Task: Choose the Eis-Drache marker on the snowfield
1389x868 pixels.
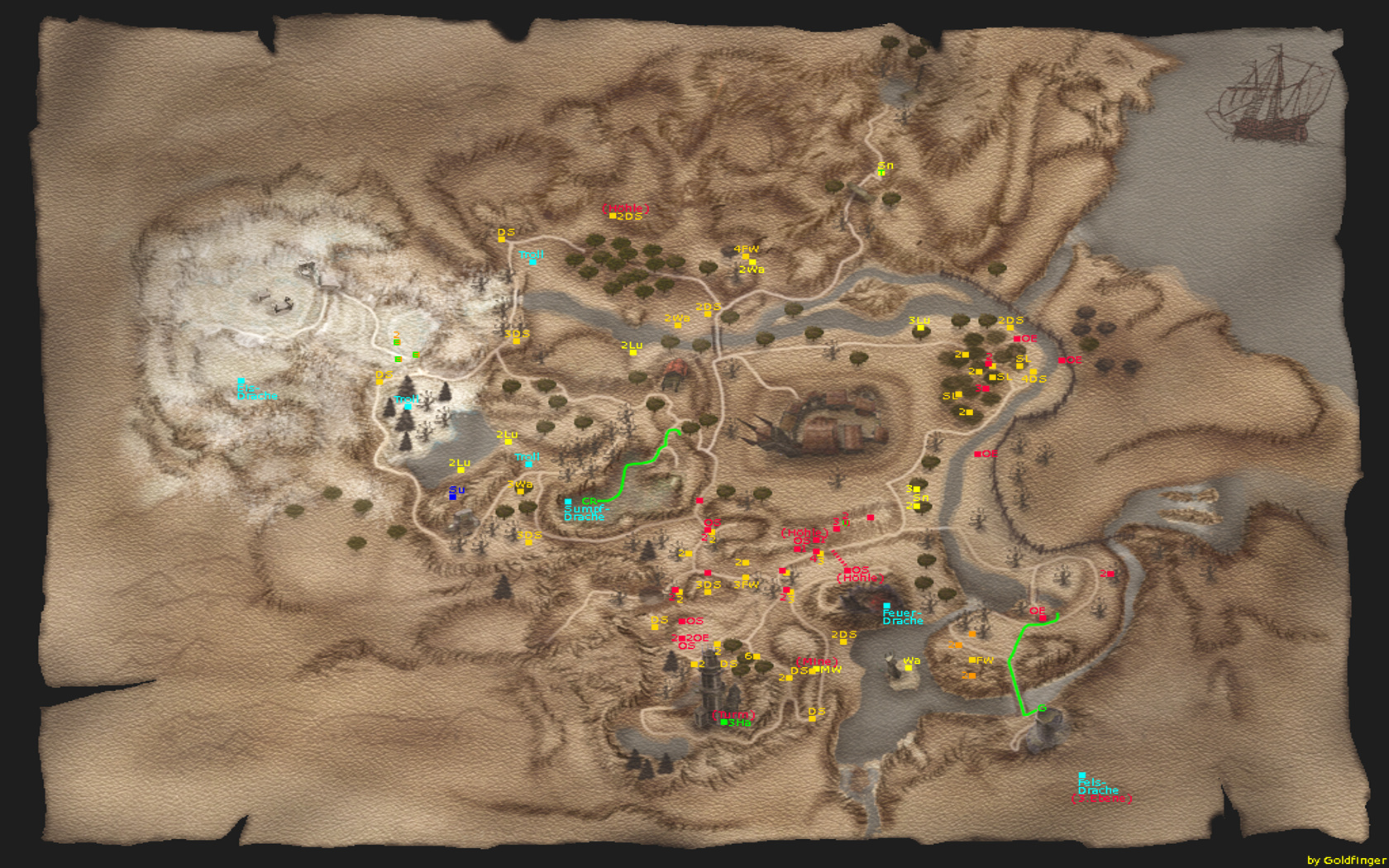Action: tap(241, 381)
